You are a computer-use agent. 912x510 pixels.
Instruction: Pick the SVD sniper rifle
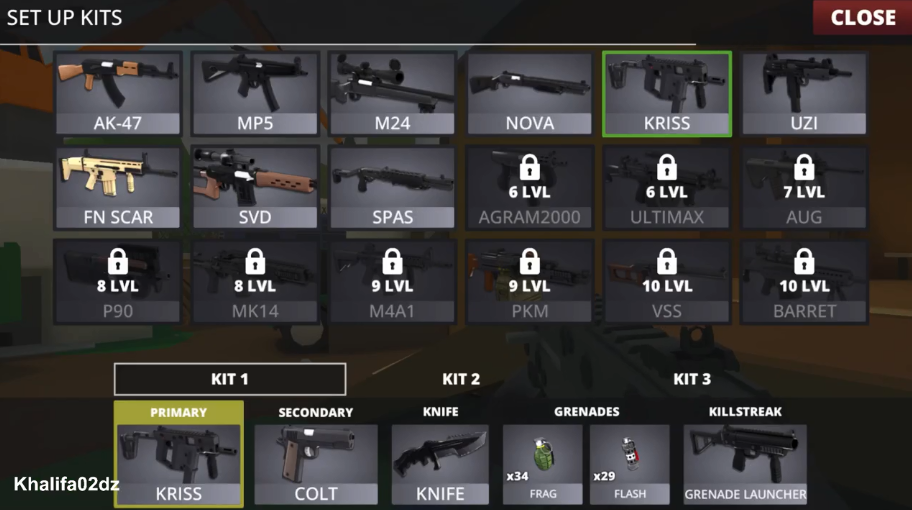click(x=255, y=187)
